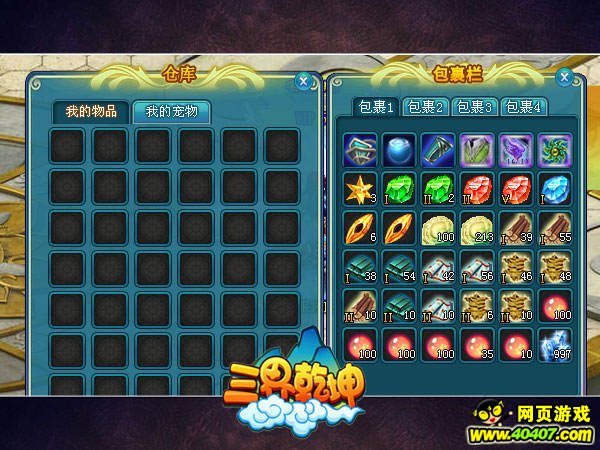Select the blue gem item slot
This screenshot has height=450, width=600.
553,188
